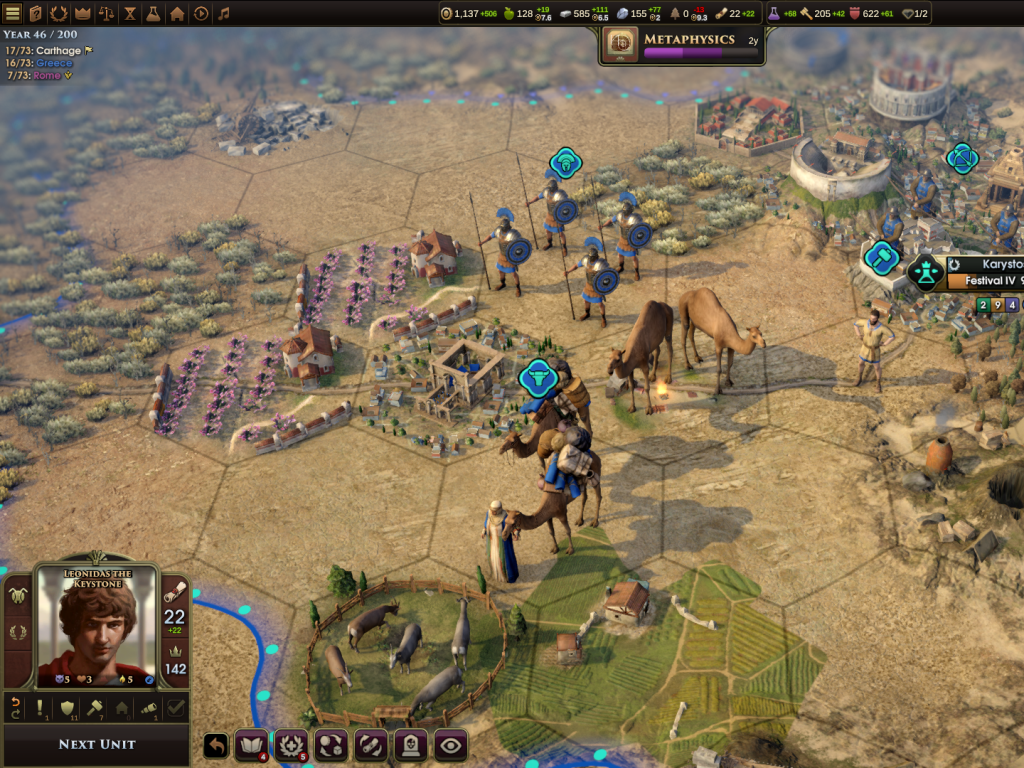The width and height of the screenshot is (1024, 768).
Task: Click the circular play button icon
Action: click(200, 14)
